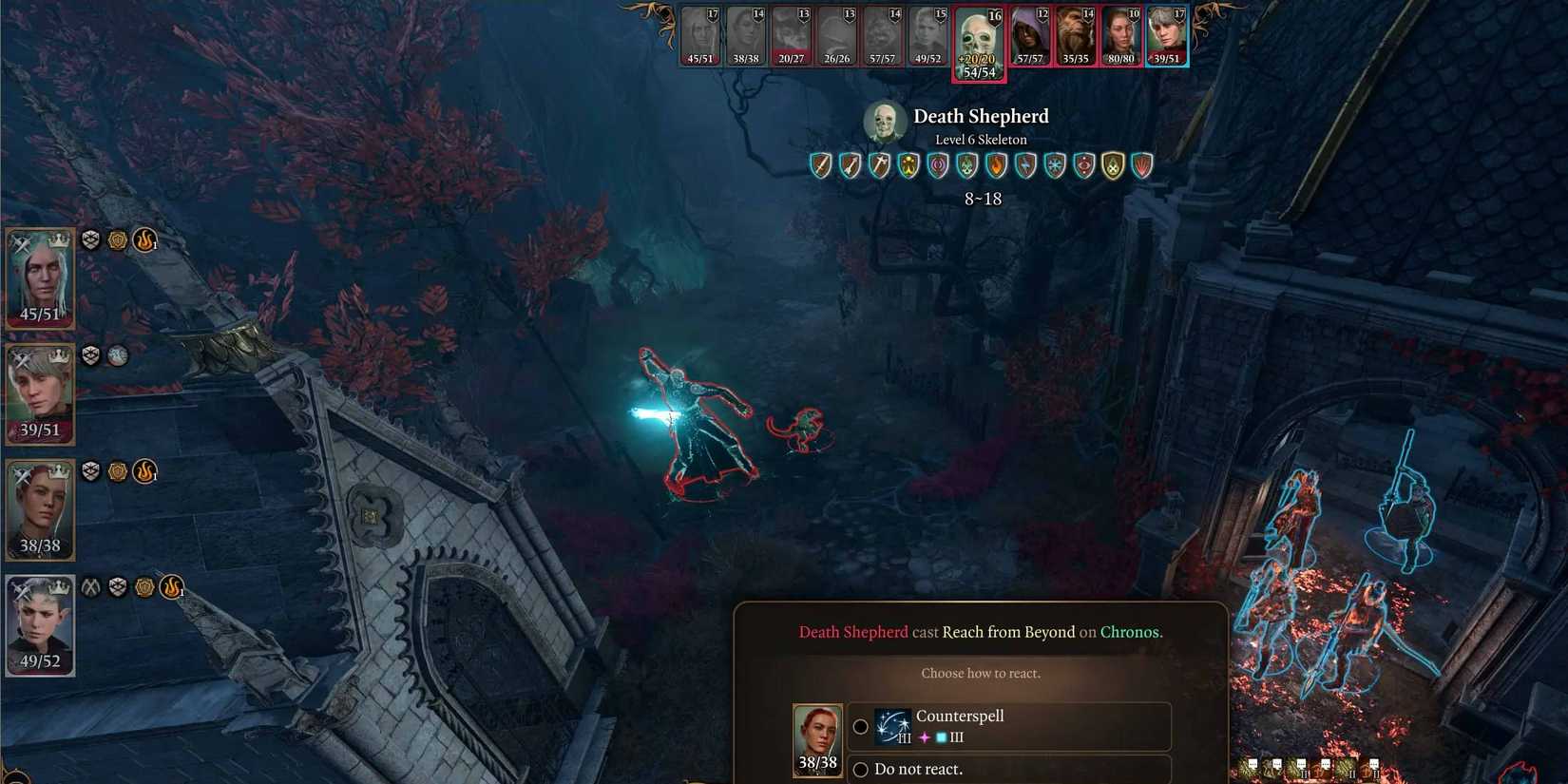Screen dimensions: 1568x784
Task: Click the Death Shepherd name text
Action: pyautogui.click(x=980, y=116)
